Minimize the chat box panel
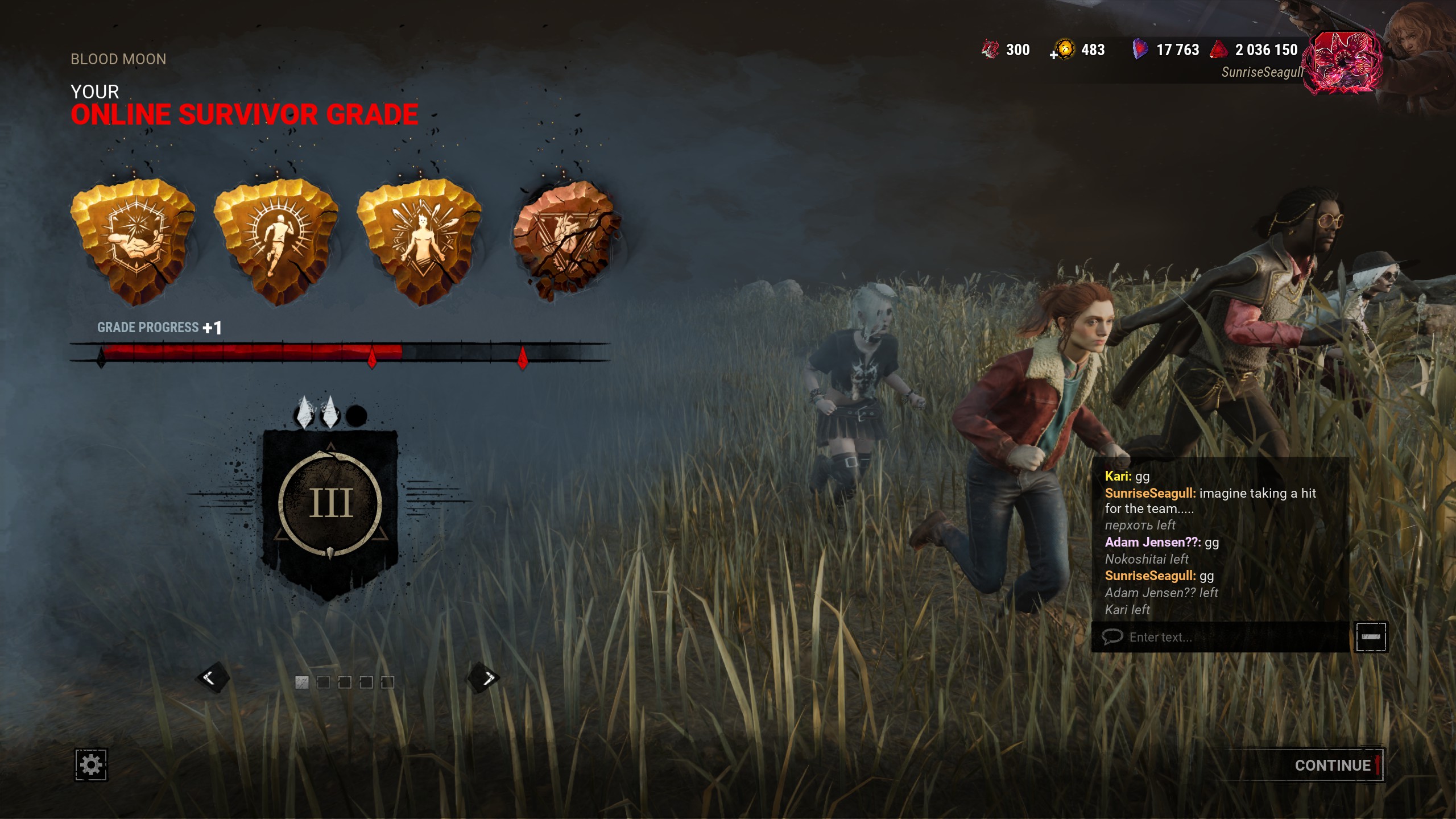The height and width of the screenshot is (819, 1456). pyautogui.click(x=1371, y=637)
